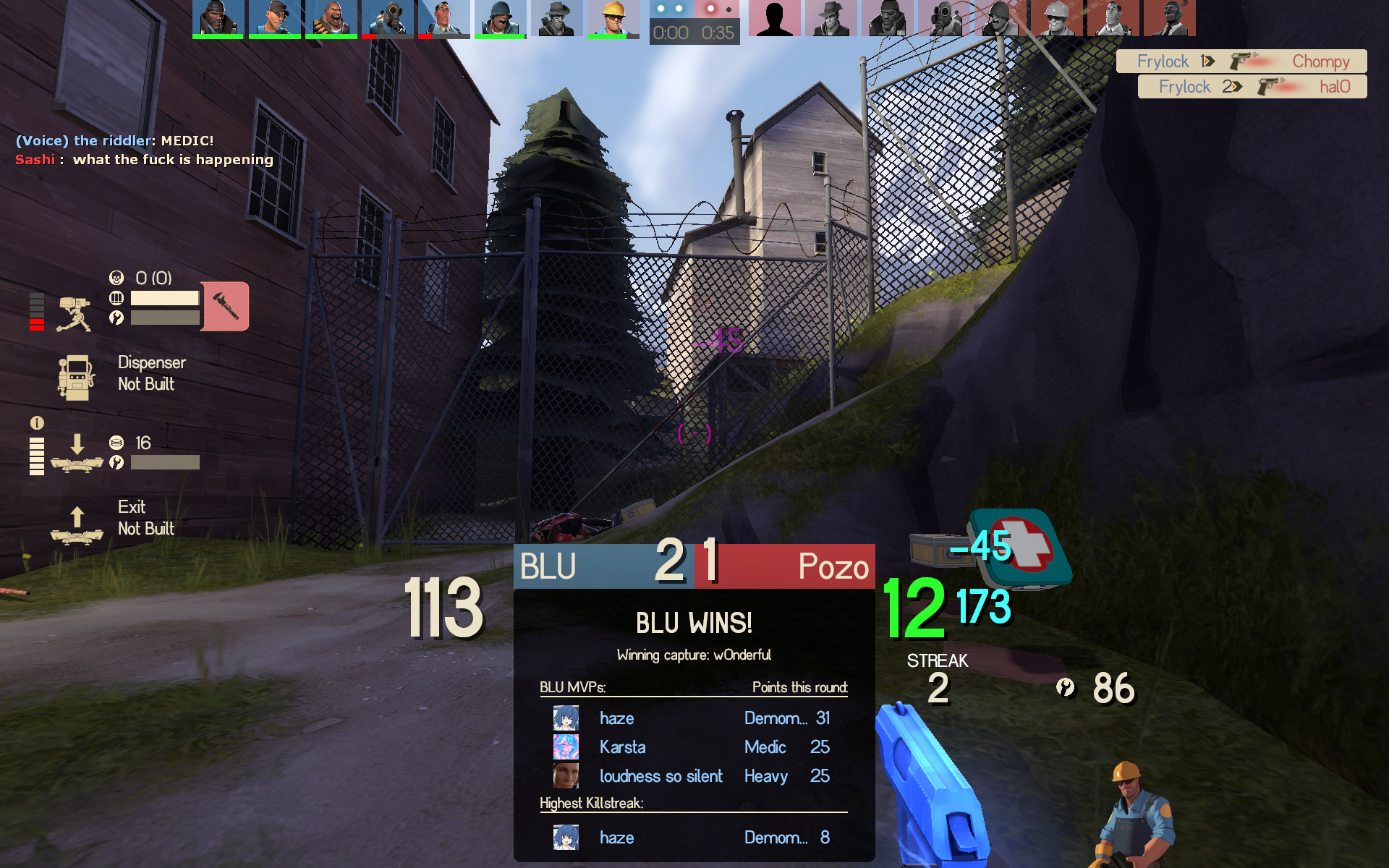This screenshot has width=1389, height=868.
Task: Select Karsta's Medic MVP row
Action: pos(693,747)
